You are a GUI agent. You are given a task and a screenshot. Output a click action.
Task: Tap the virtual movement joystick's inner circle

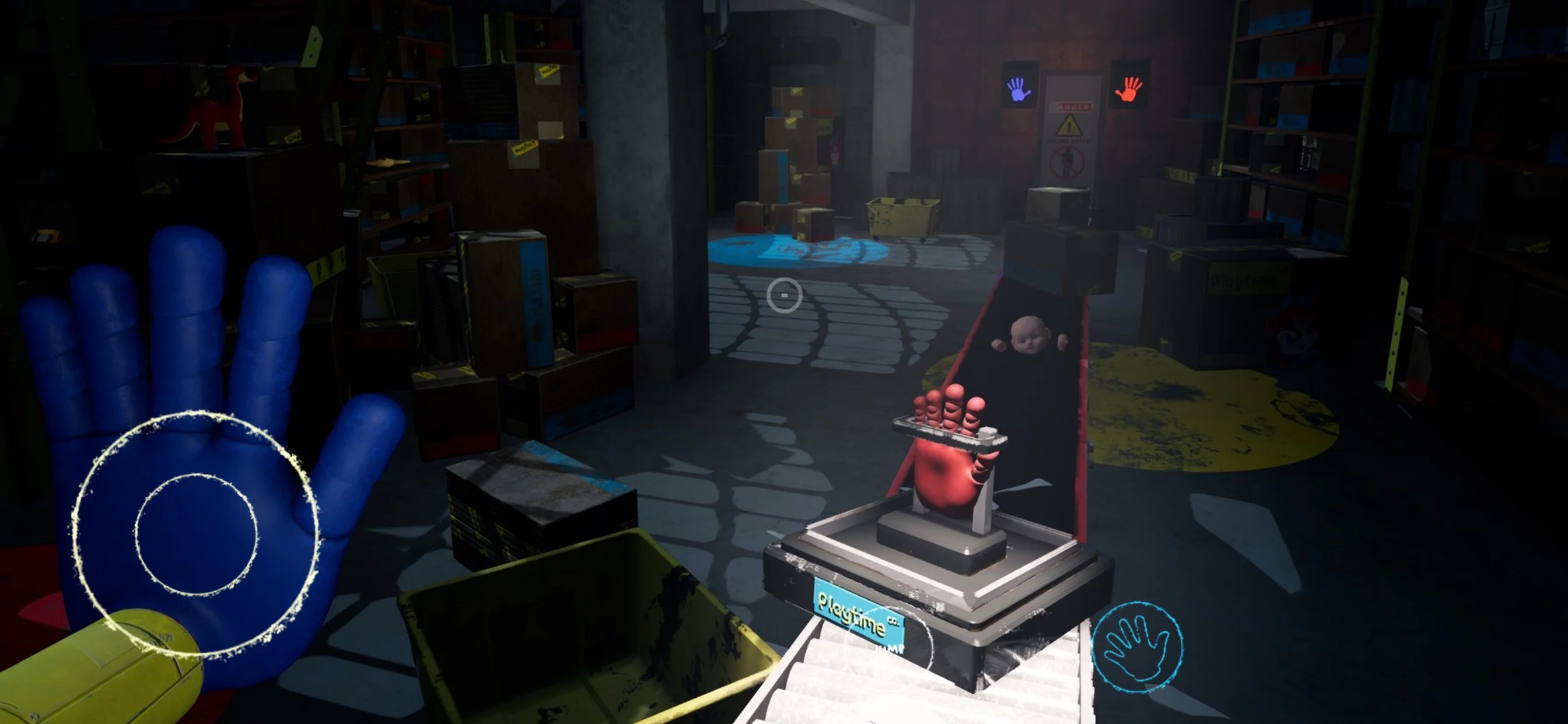[196, 535]
